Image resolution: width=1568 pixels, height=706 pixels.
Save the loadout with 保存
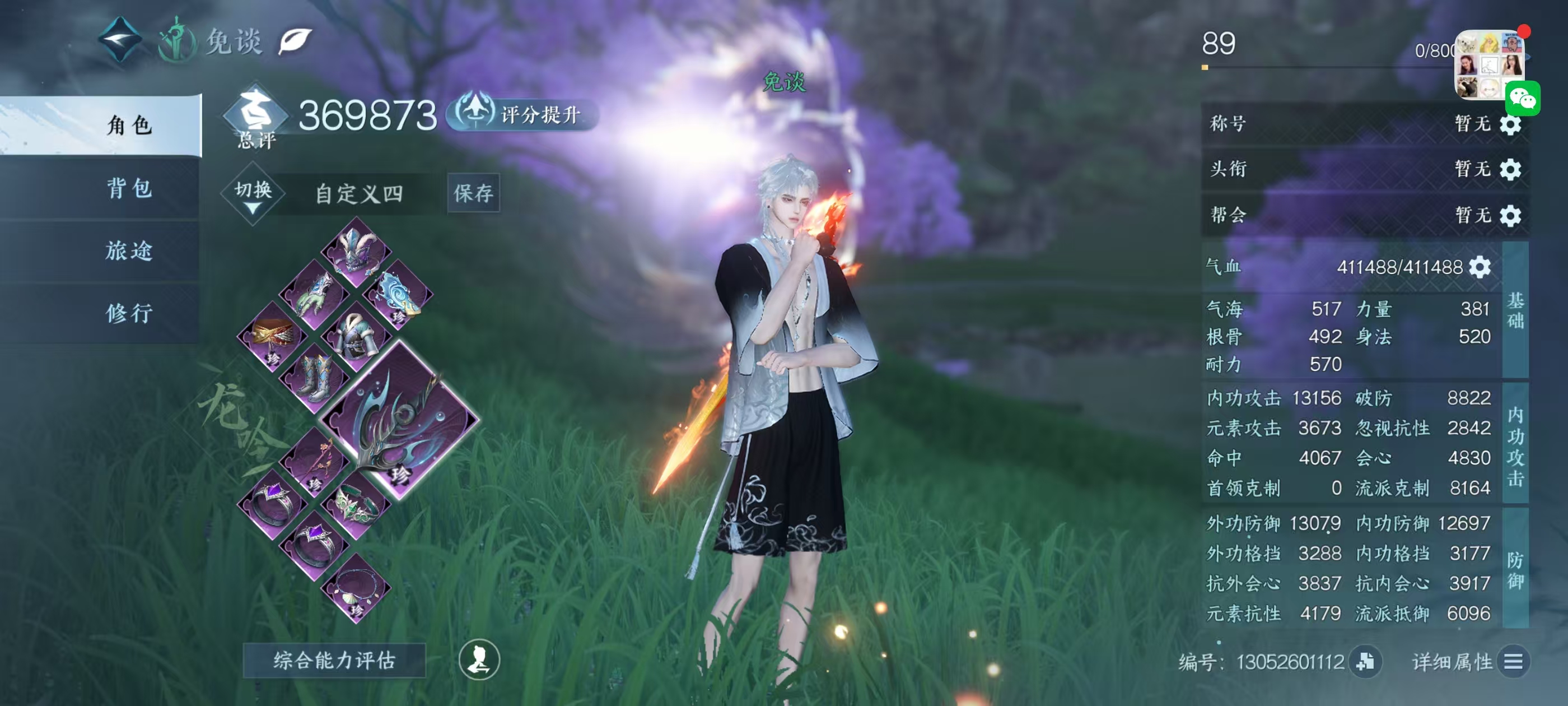click(x=473, y=193)
